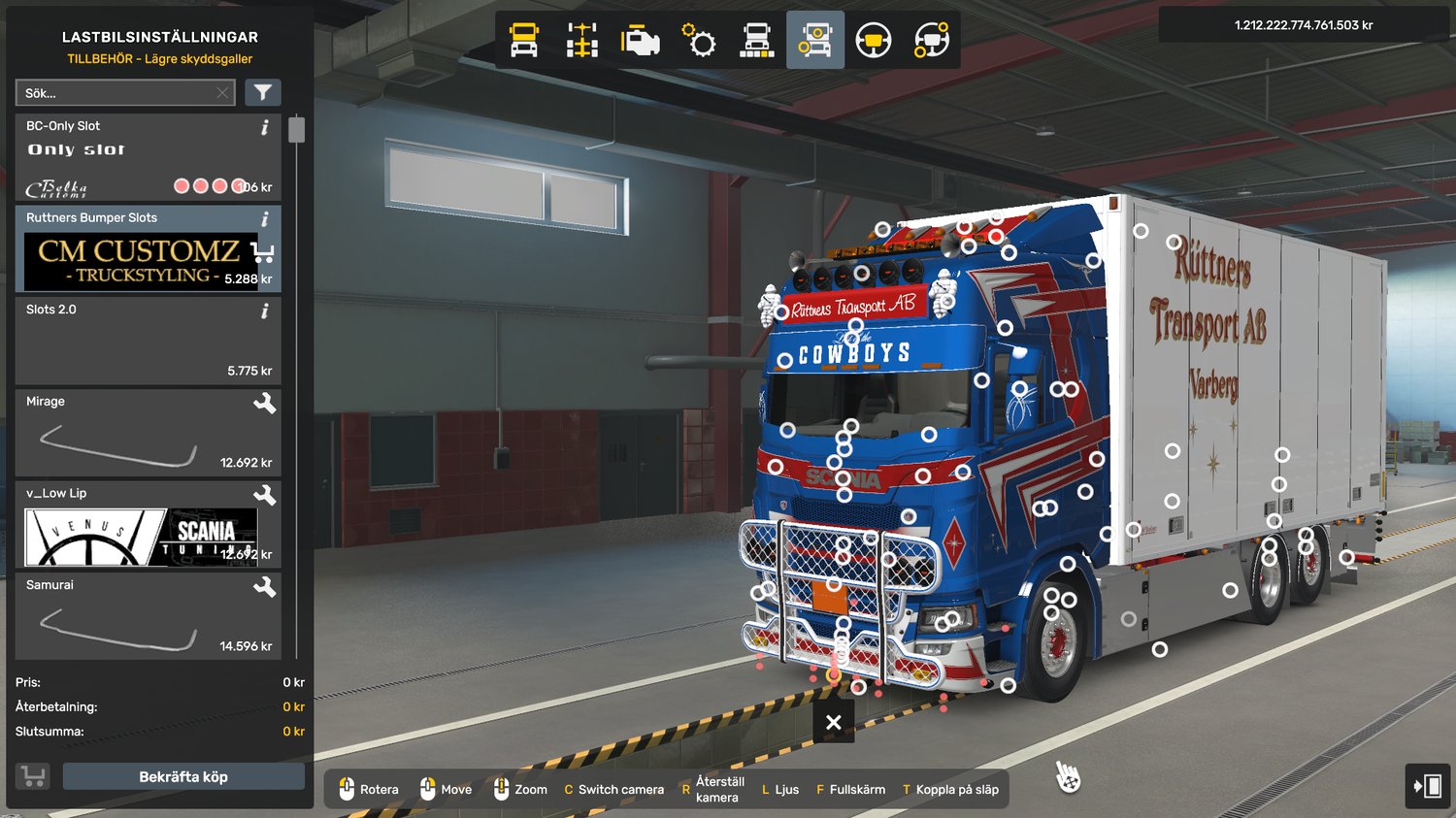
Task: Confirm purchase with Bekräfta köp
Action: pyautogui.click(x=183, y=776)
